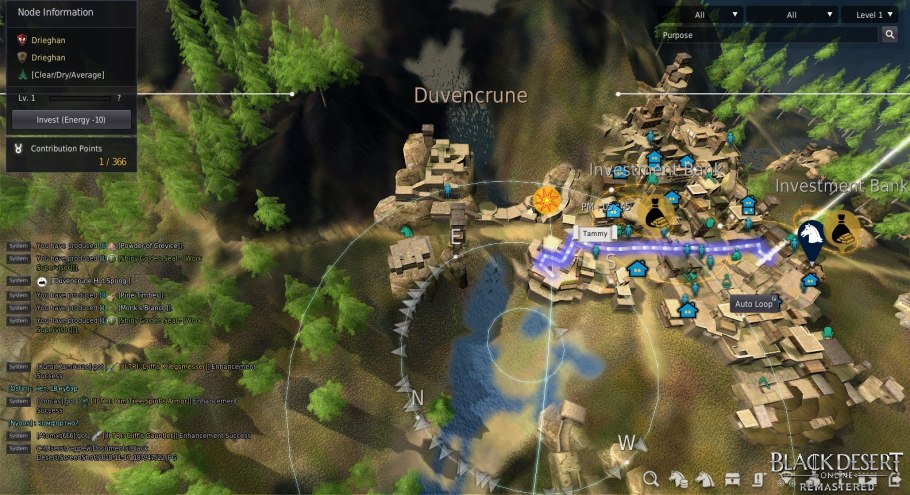Viewport: 910px width, 495px height.
Task: Click the magnifying glass icon in bottom toolbar
Action: (x=651, y=479)
